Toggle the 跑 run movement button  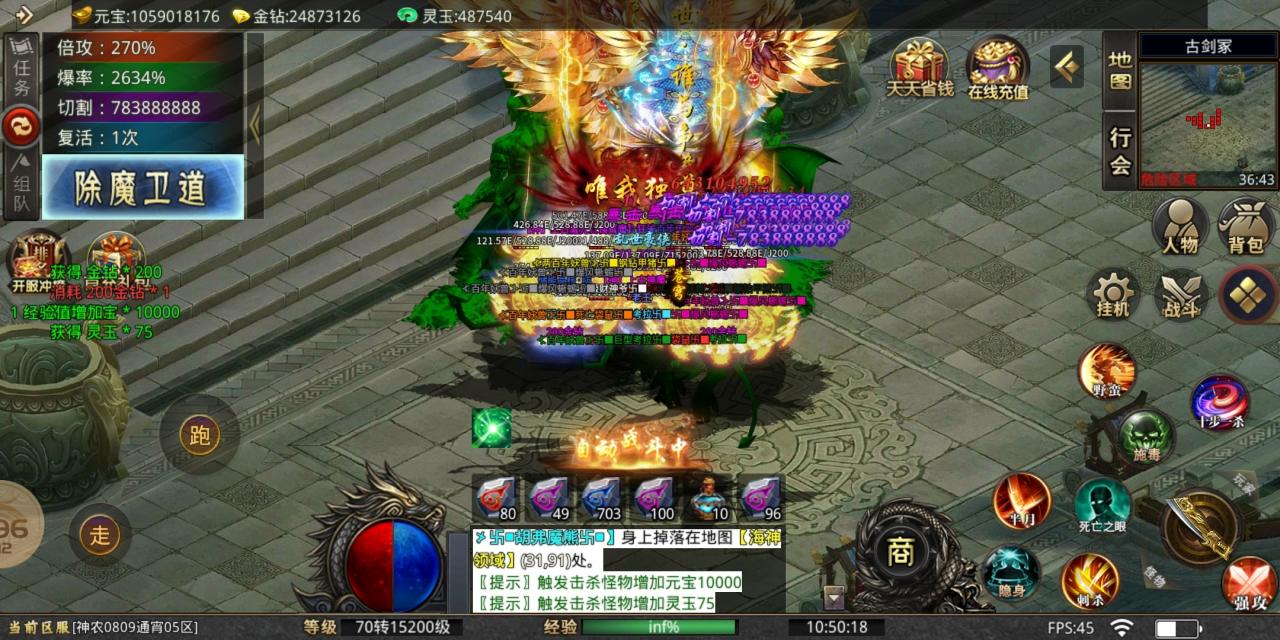tap(199, 435)
